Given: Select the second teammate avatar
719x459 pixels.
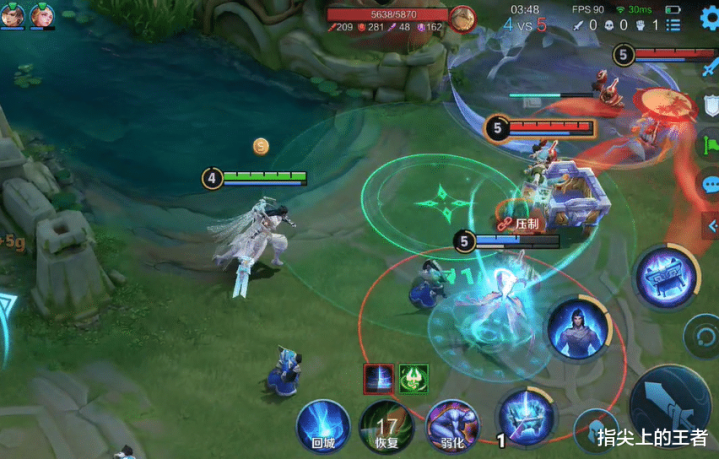Looking at the screenshot, I should (x=42, y=15).
